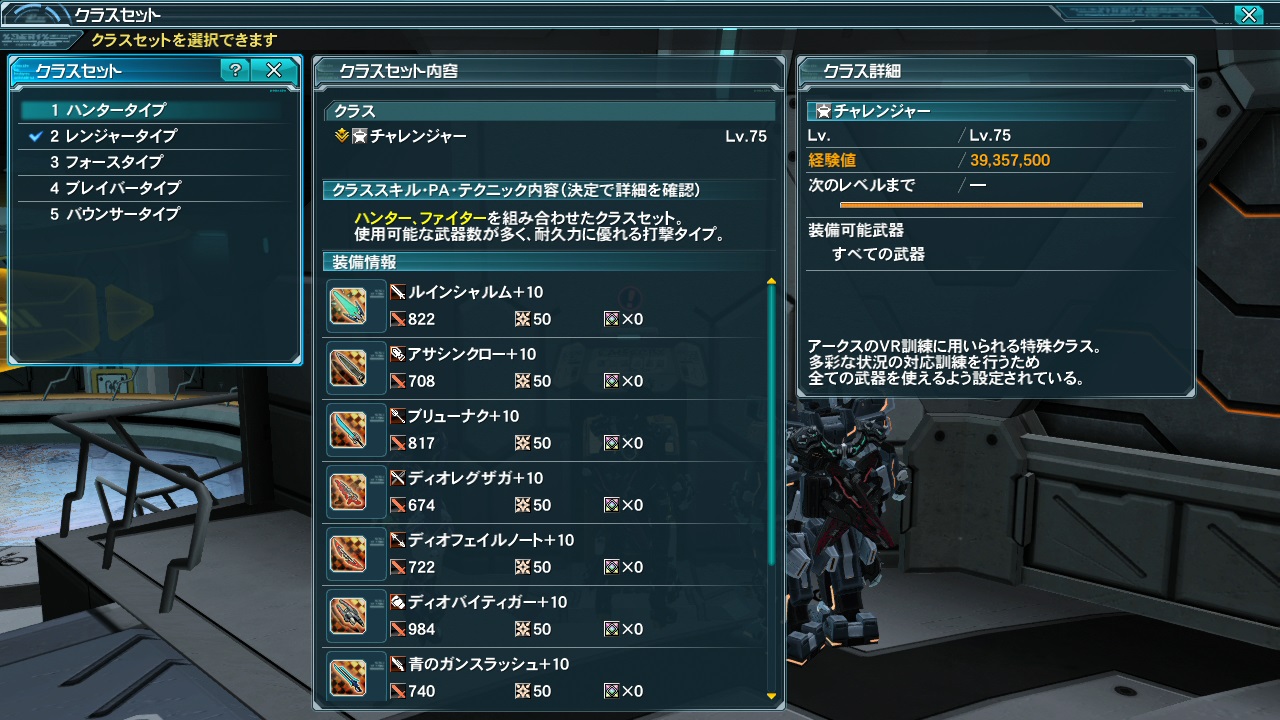Open the ディオレグザガ+10 weapon icon
The height and width of the screenshot is (720, 1280).
tap(355, 491)
